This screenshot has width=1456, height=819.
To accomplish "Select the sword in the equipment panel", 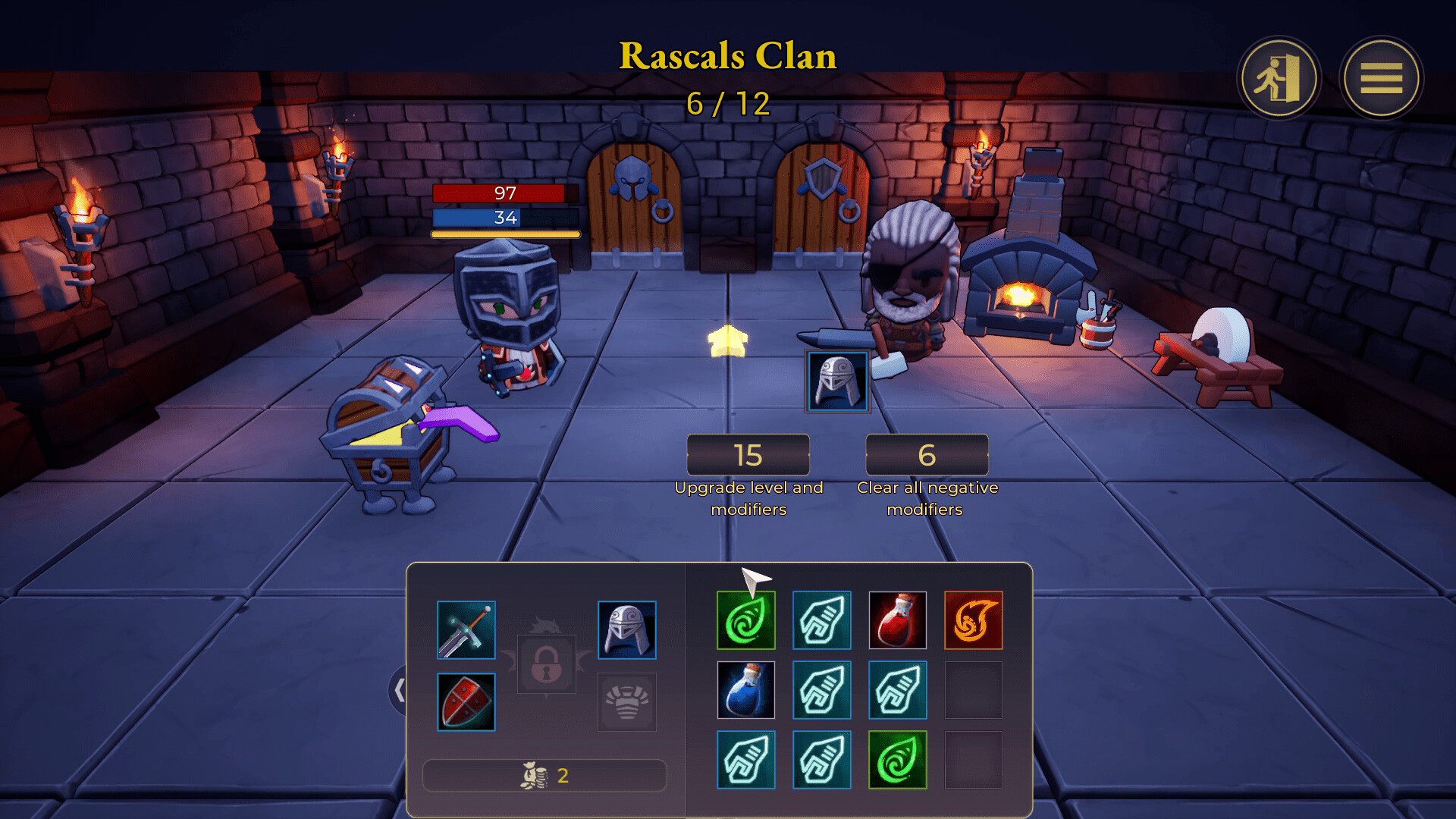I will pyautogui.click(x=466, y=629).
